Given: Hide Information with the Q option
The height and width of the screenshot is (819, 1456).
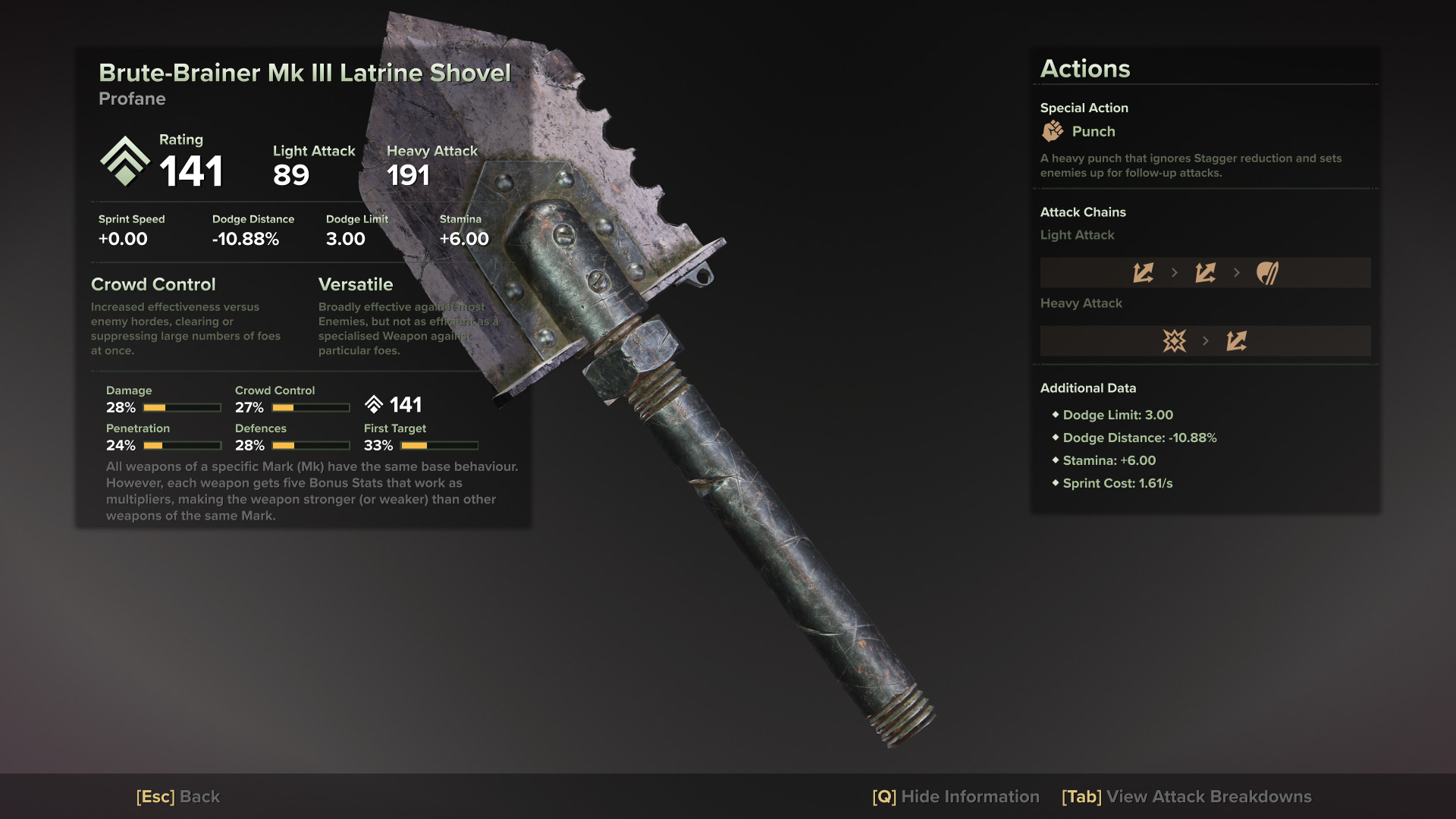Looking at the screenshot, I should 957,797.
